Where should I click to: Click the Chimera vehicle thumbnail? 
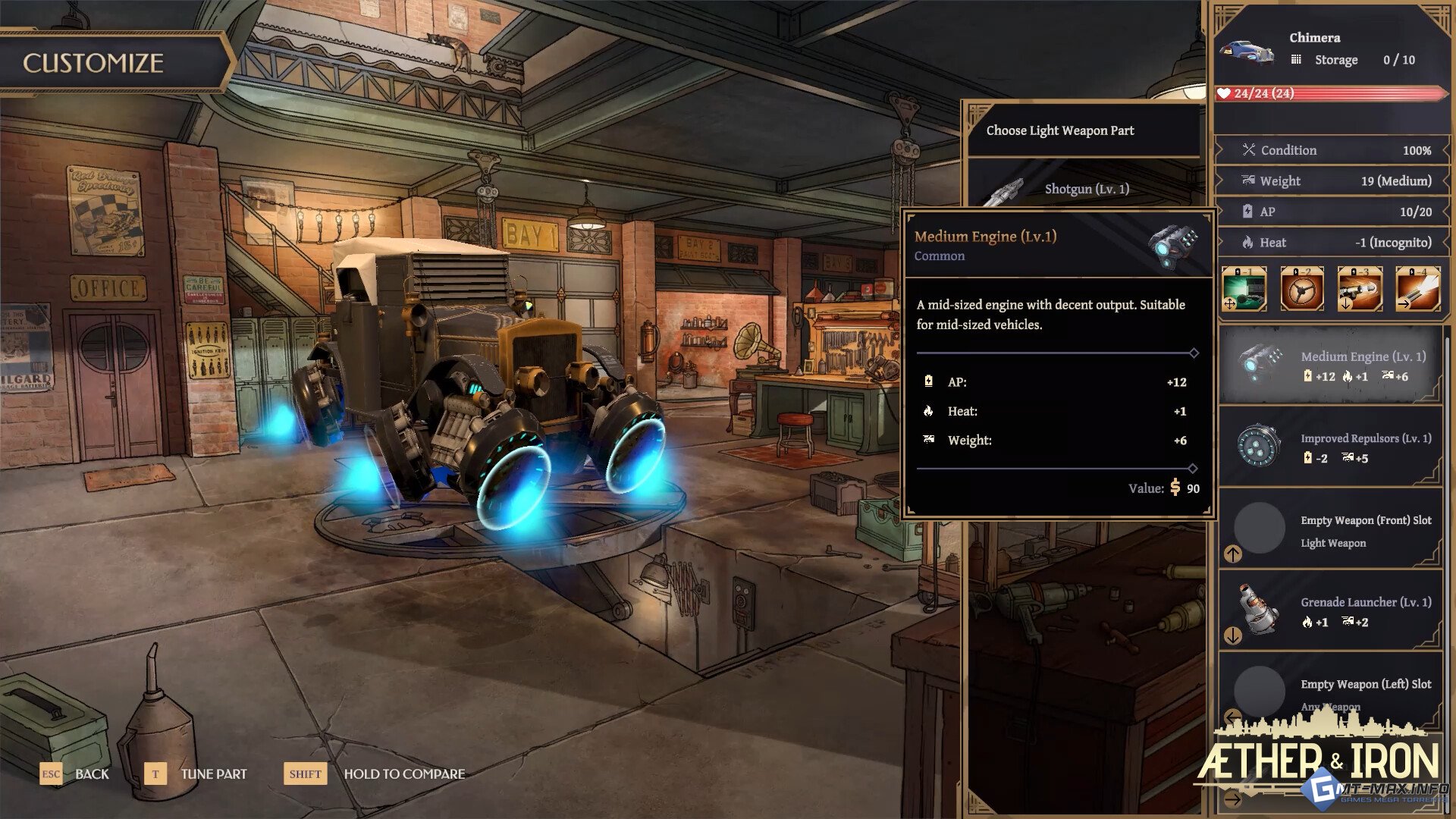click(1247, 51)
